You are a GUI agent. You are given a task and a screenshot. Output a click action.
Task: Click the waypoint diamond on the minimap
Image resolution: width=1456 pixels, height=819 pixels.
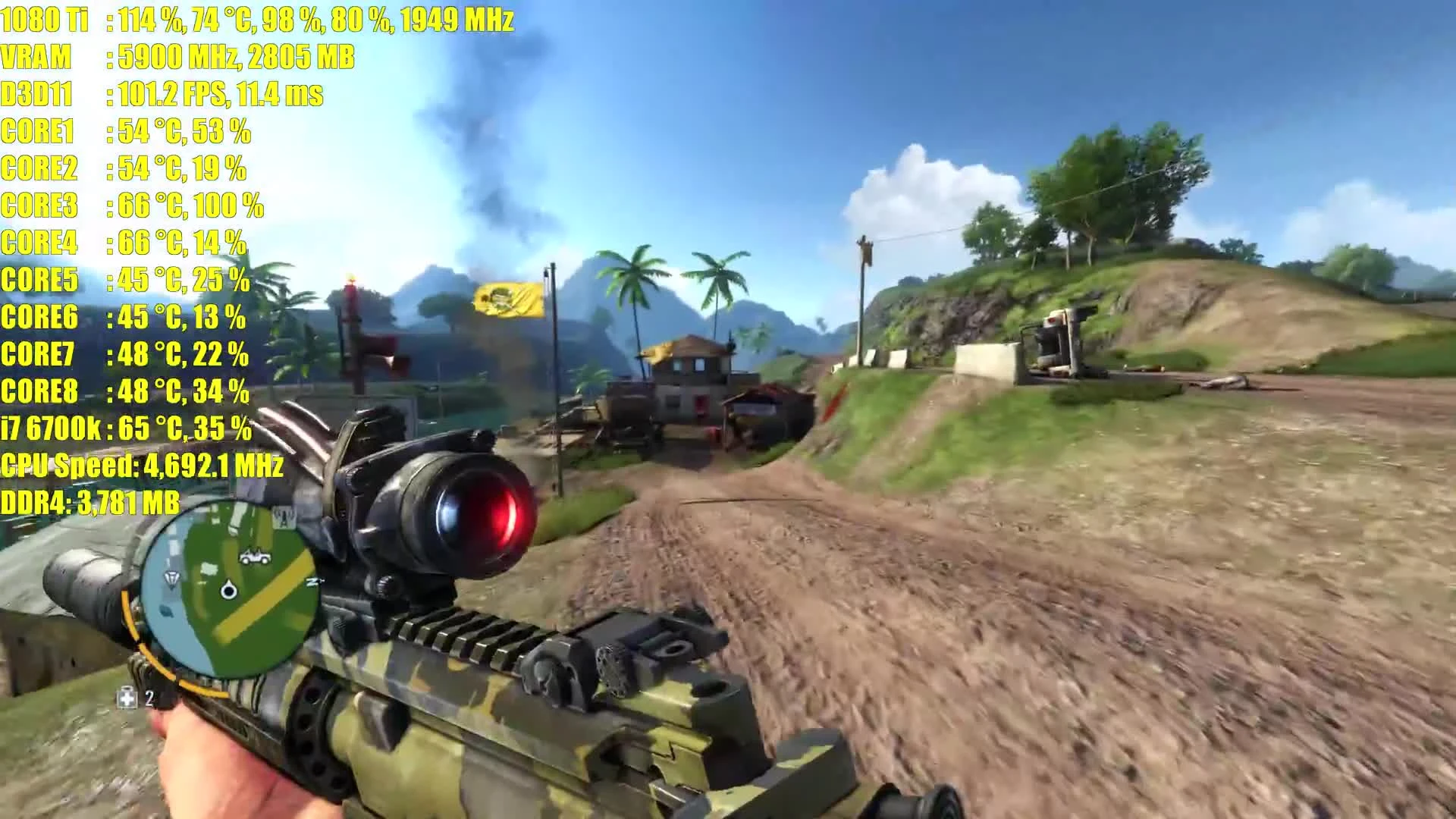(171, 578)
